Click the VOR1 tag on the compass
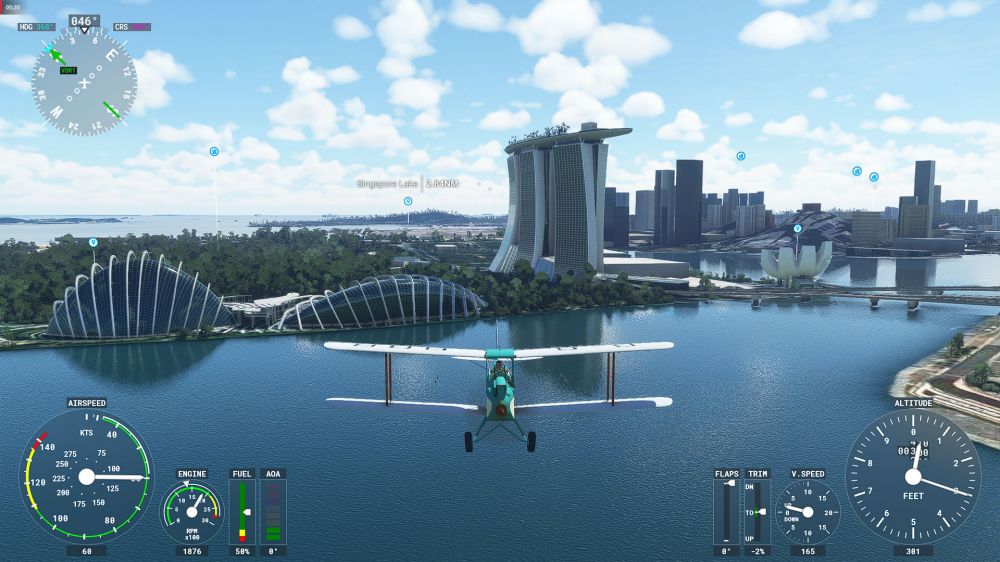The width and height of the screenshot is (1000, 562). 68,71
